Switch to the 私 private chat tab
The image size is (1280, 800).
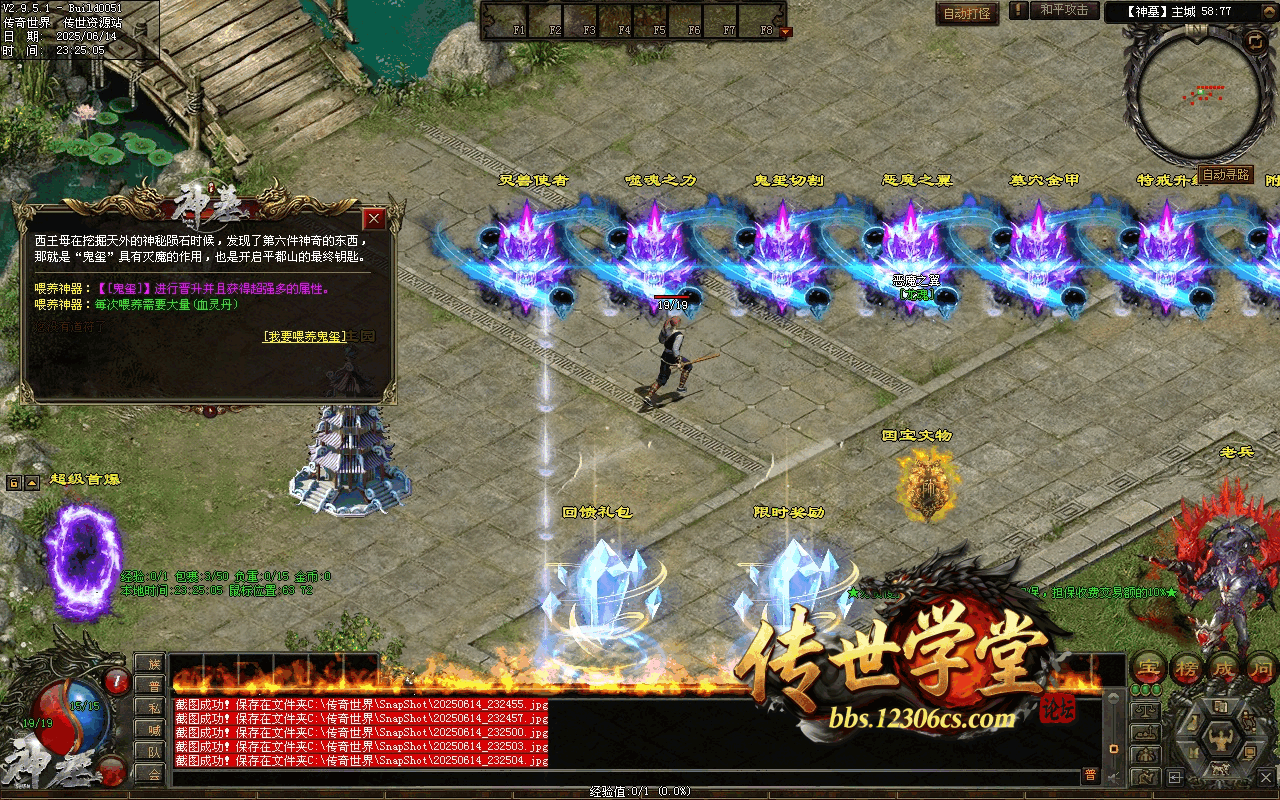(151, 707)
